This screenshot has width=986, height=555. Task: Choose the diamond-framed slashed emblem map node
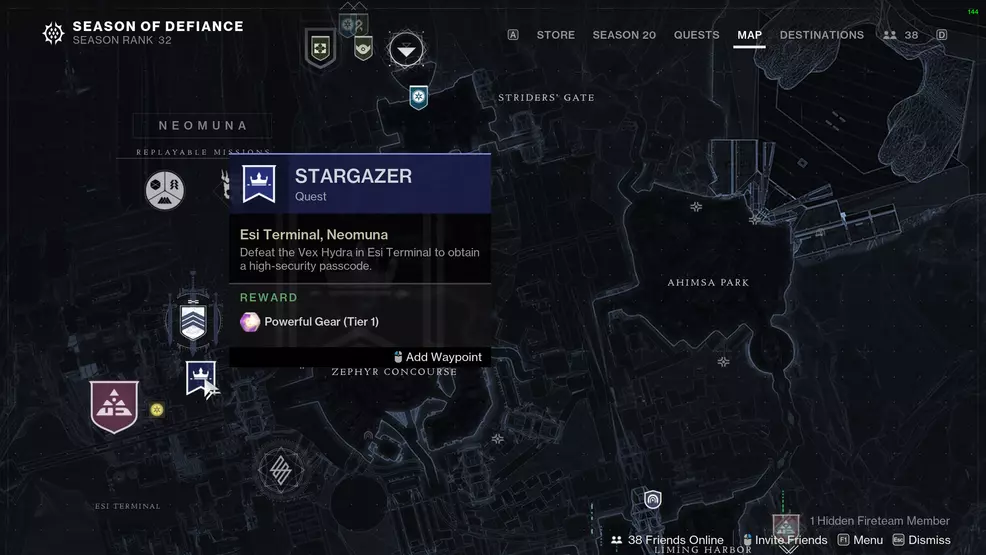[x=281, y=469]
